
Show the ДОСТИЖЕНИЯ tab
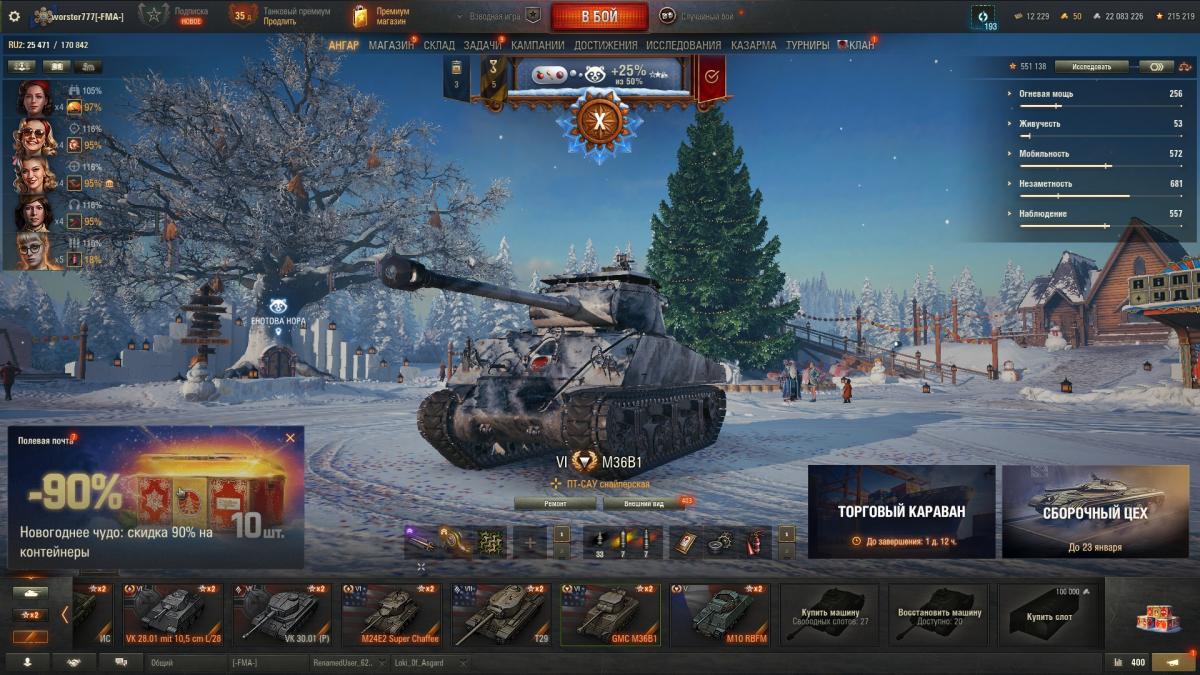pyautogui.click(x=605, y=45)
